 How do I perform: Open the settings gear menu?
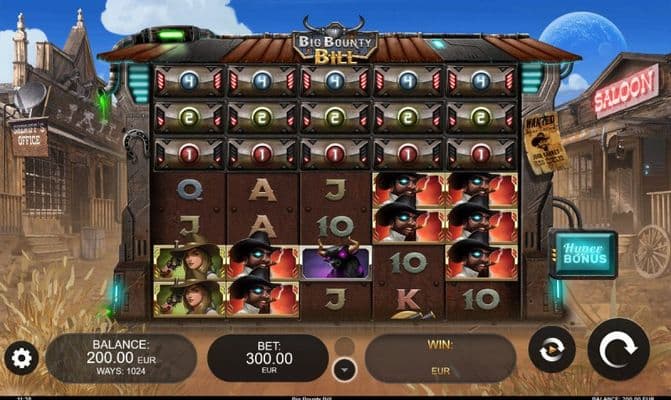coord(20,357)
